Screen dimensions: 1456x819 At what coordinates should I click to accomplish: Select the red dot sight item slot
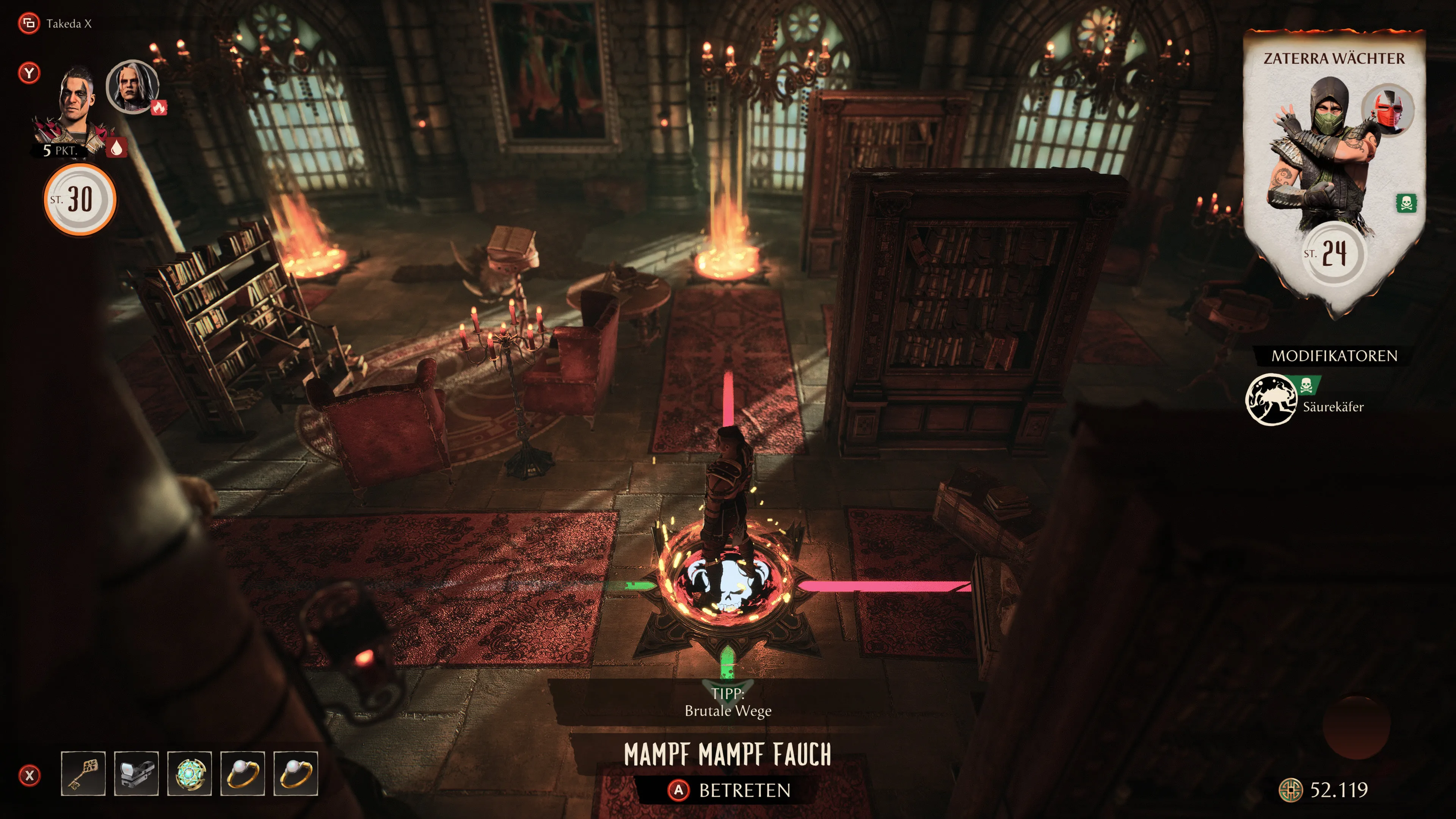point(136,773)
